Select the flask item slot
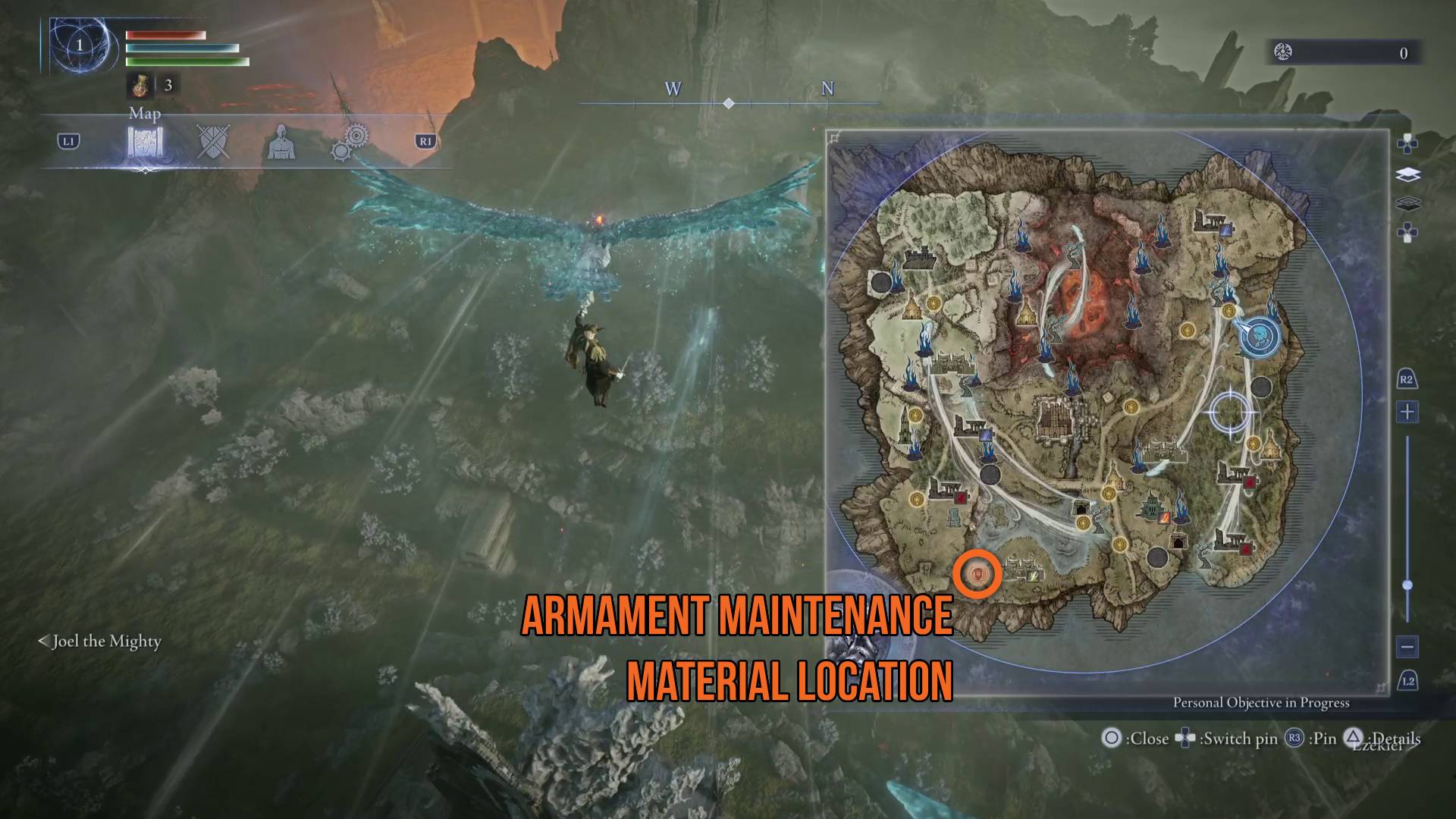The height and width of the screenshot is (819, 1456). [x=140, y=85]
